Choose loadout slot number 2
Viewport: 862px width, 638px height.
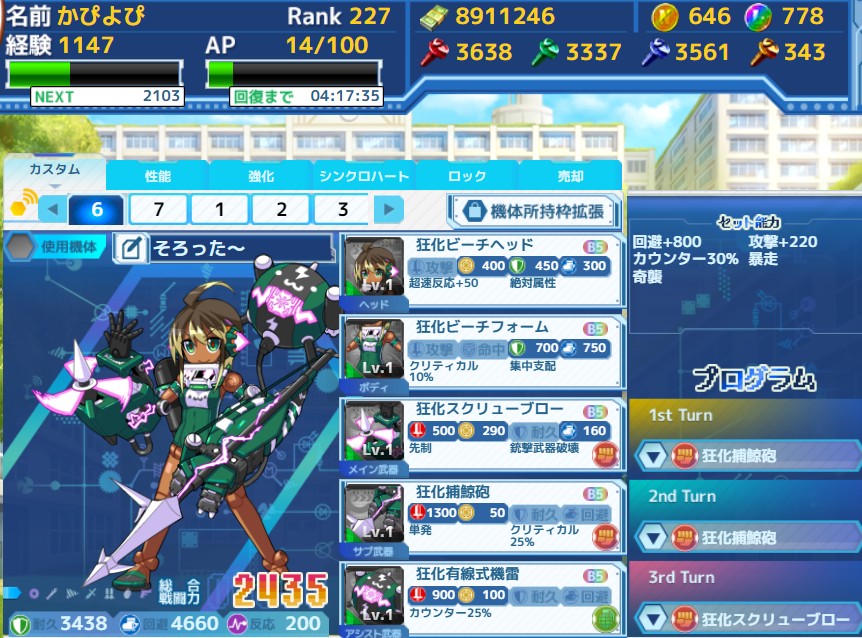tap(281, 210)
